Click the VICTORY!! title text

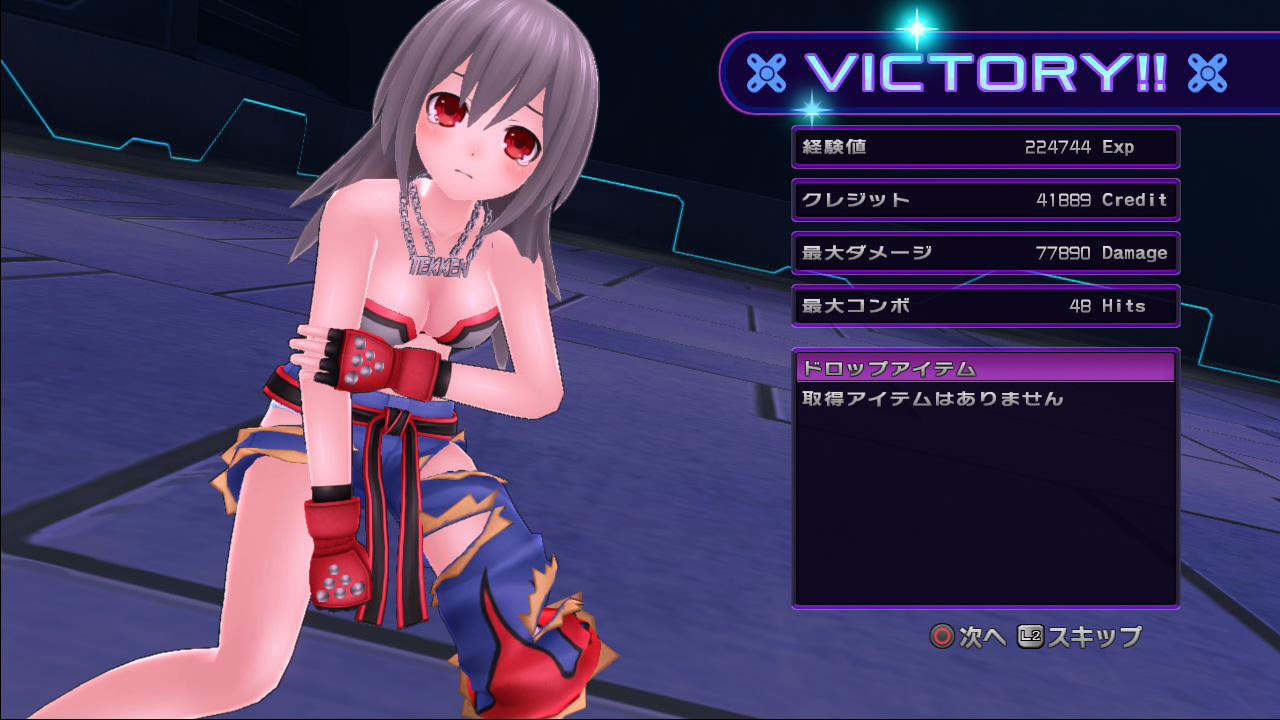pyautogui.click(x=985, y=70)
